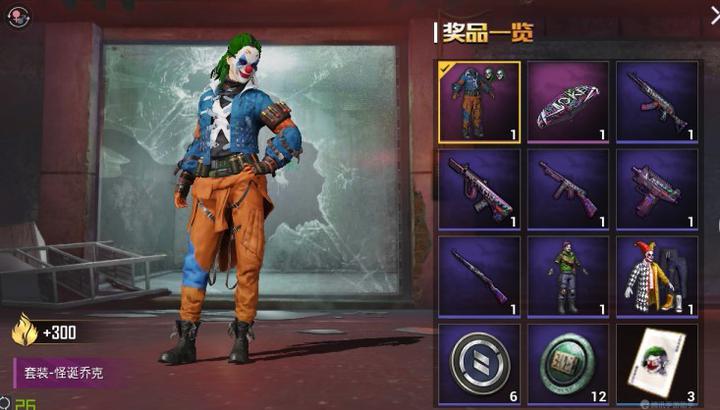Select the long shotgun skin prize tile
This screenshot has height=410, width=720.
pyautogui.click(x=479, y=277)
